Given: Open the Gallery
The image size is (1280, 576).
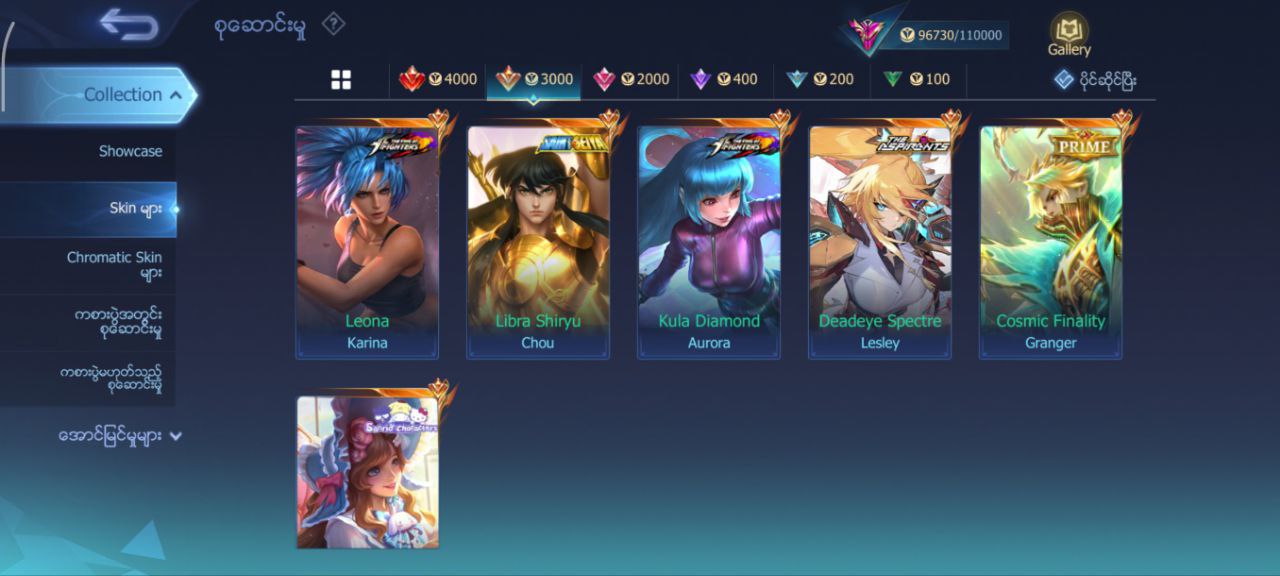Looking at the screenshot, I should [x=1069, y=34].
